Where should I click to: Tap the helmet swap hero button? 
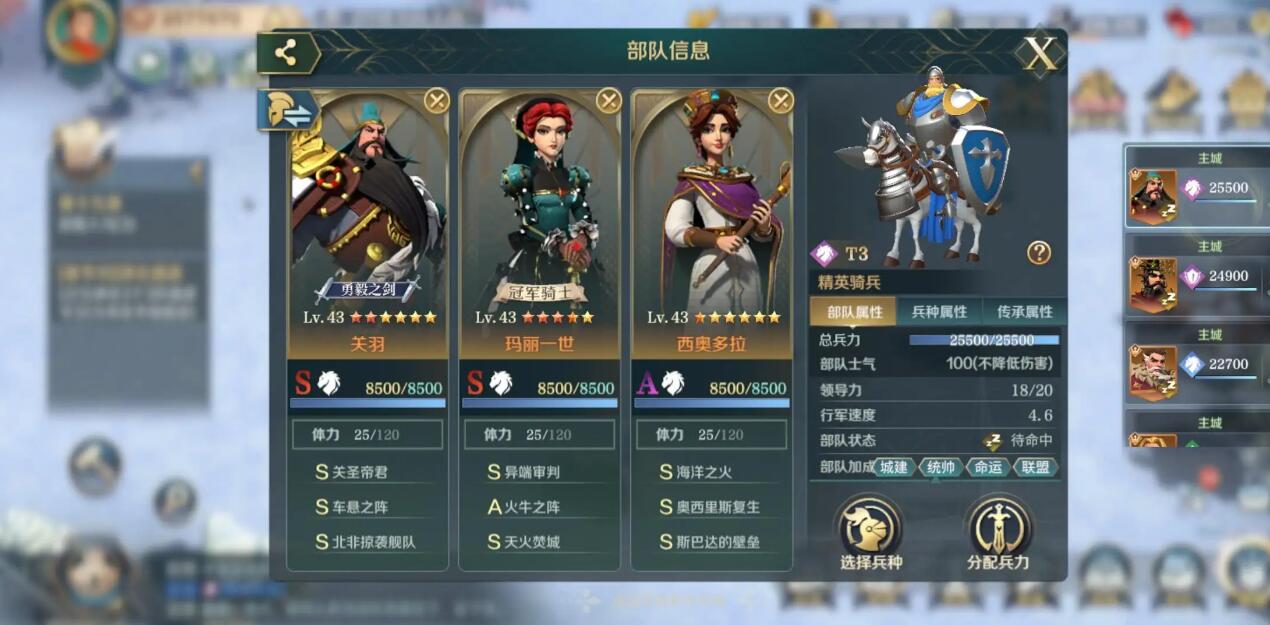(x=289, y=111)
